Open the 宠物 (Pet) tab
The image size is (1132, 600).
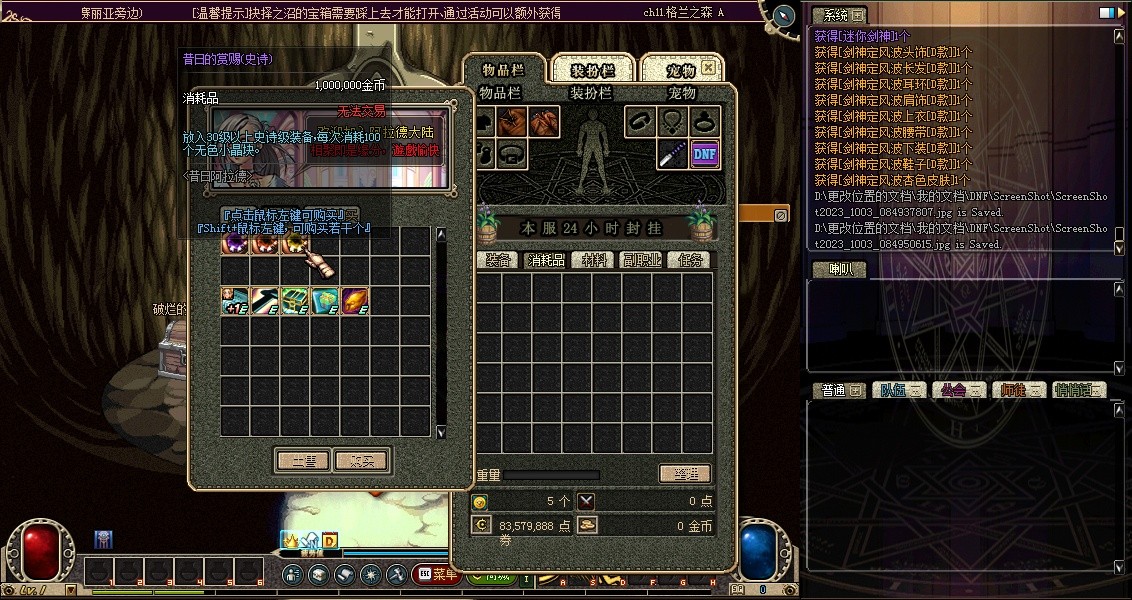tap(680, 70)
